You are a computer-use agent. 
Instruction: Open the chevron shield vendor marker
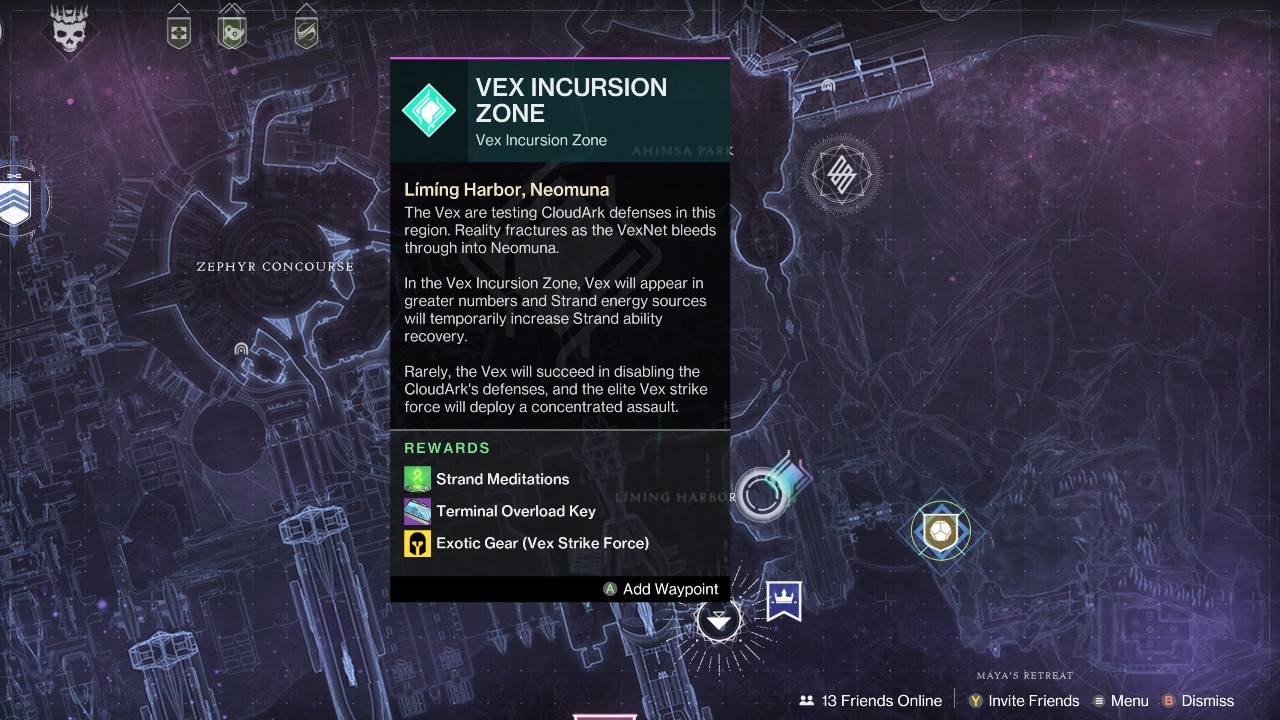(x=14, y=201)
